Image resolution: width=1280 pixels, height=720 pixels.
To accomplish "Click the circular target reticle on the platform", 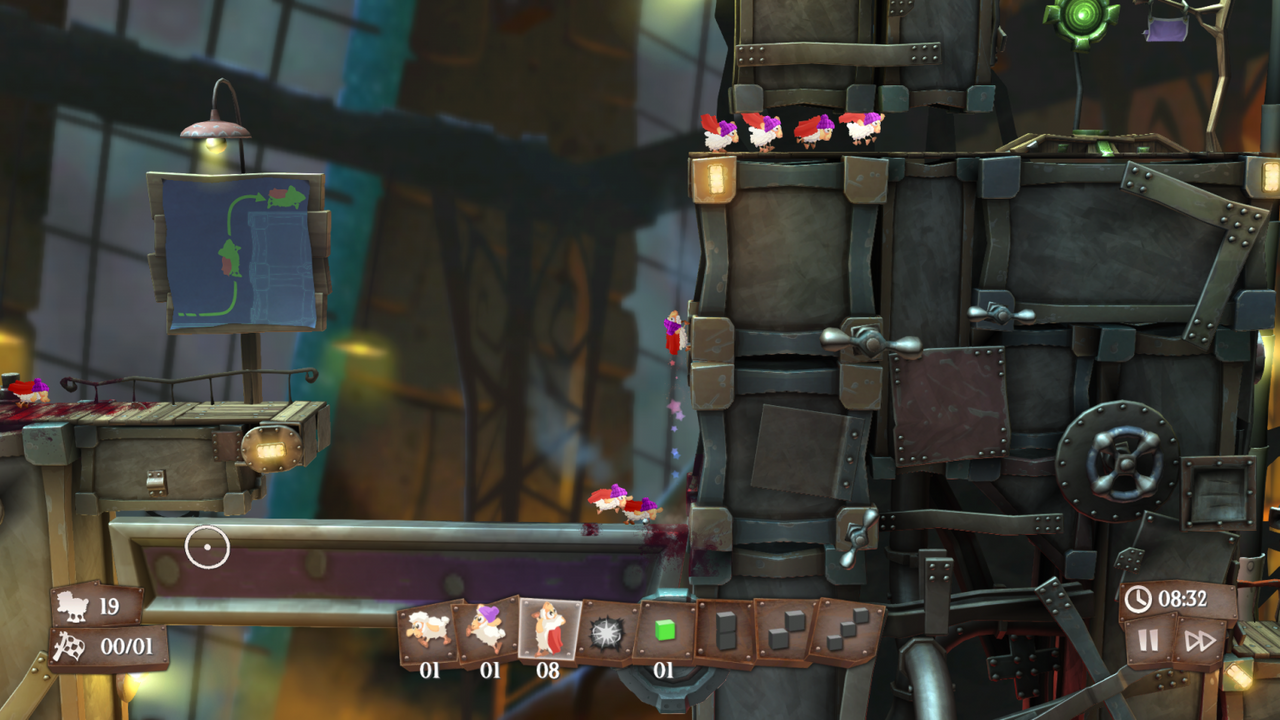I will (x=207, y=546).
